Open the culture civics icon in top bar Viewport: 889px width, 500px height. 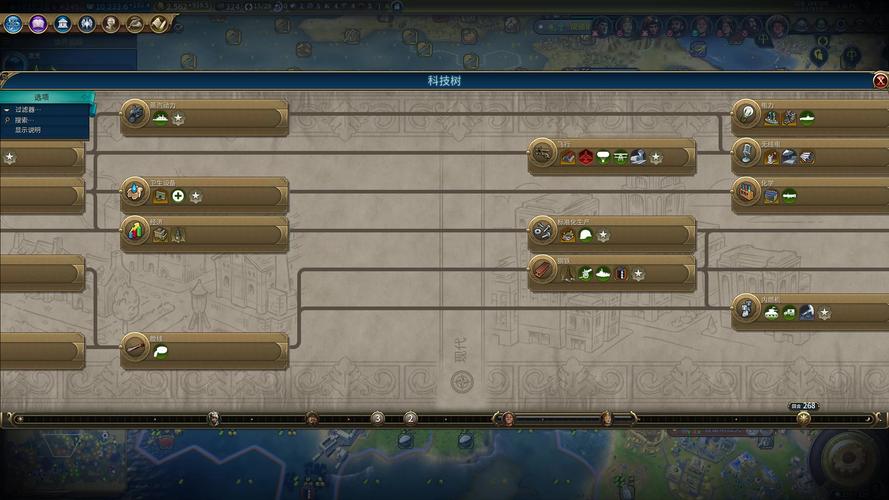click(x=38, y=23)
